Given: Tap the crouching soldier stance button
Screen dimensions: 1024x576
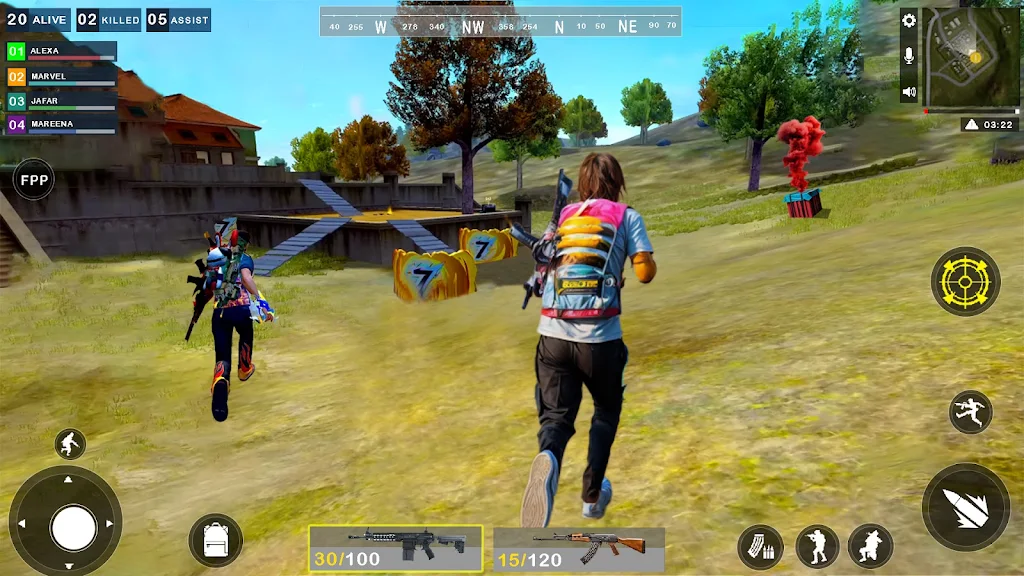Looking at the screenshot, I should coord(870,546).
